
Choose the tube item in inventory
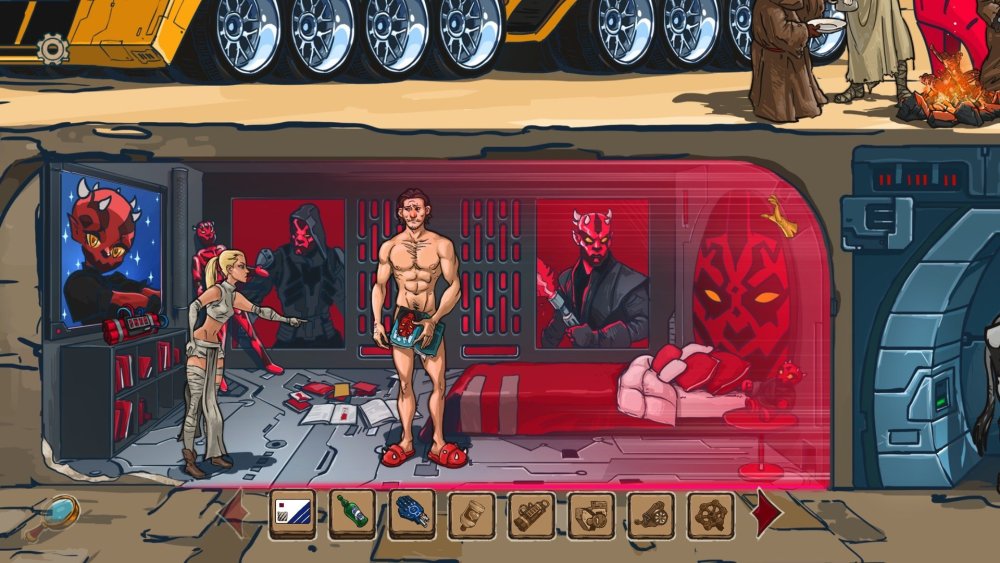point(472,515)
